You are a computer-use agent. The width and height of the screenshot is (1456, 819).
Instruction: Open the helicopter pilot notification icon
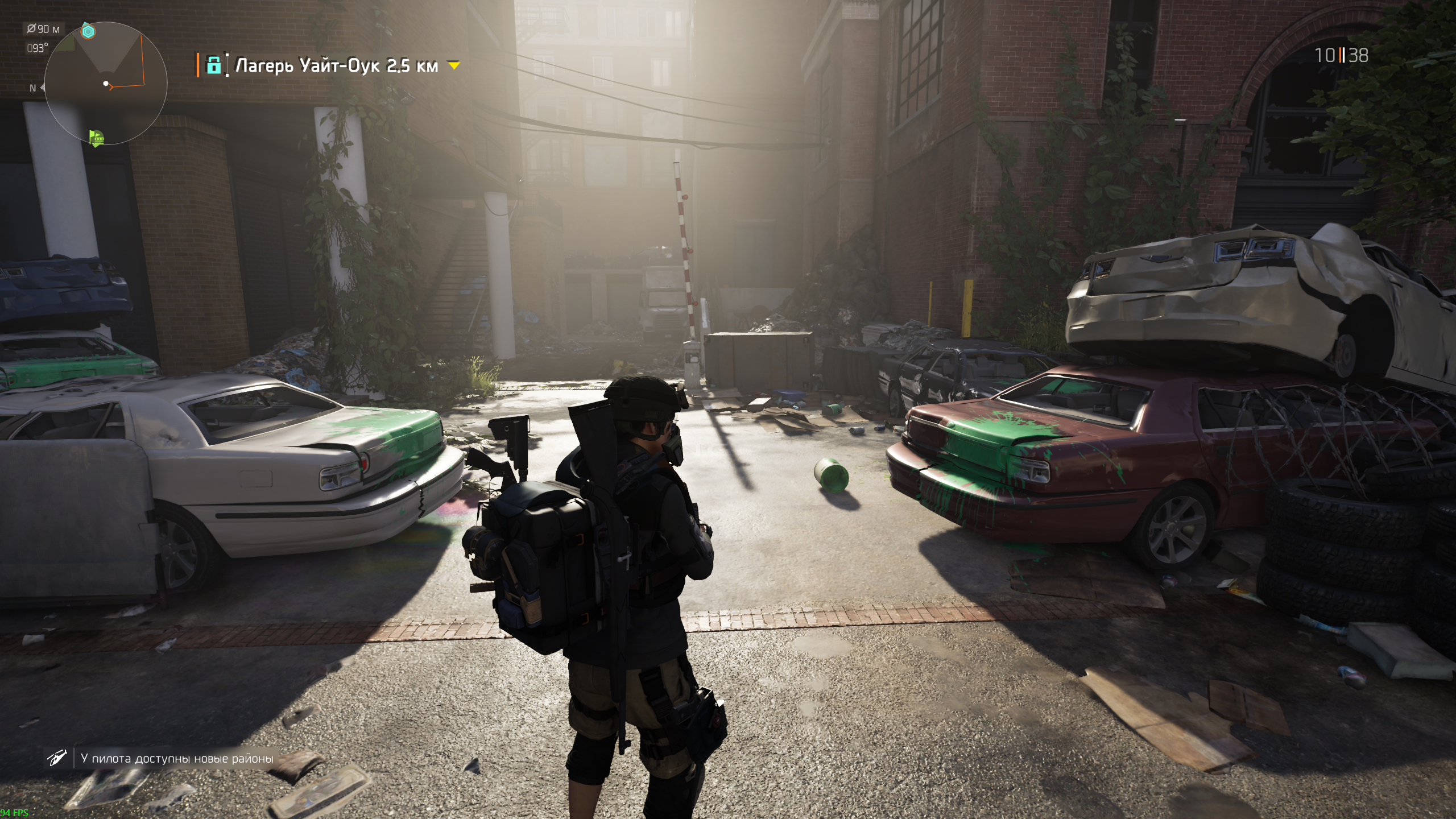57,757
